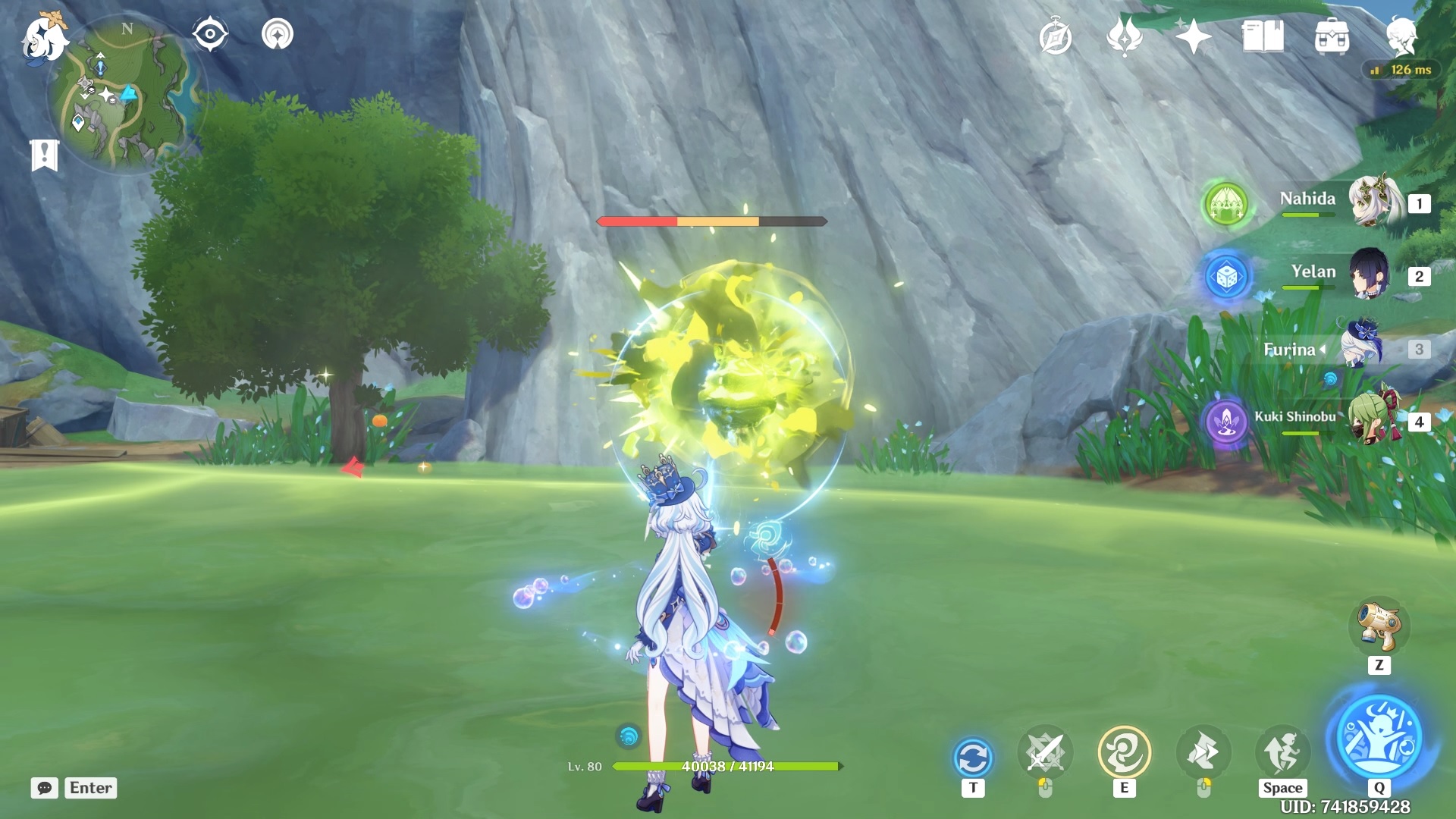
Task: Use Furina's Elemental Skill swirl icon
Action: click(1124, 752)
